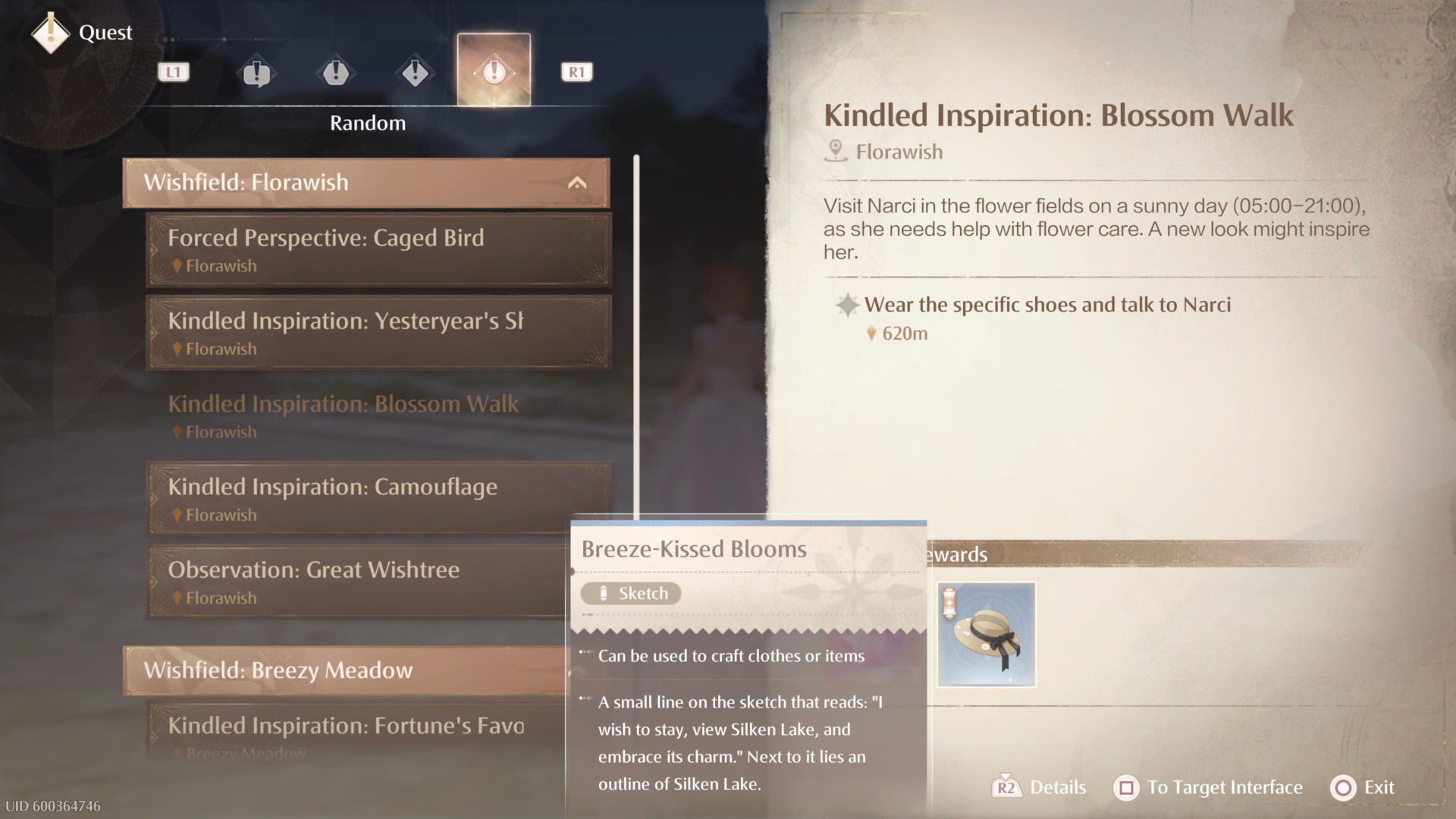This screenshot has width=1456, height=819.
Task: Click the Florawish location pin icon
Action: click(x=836, y=150)
